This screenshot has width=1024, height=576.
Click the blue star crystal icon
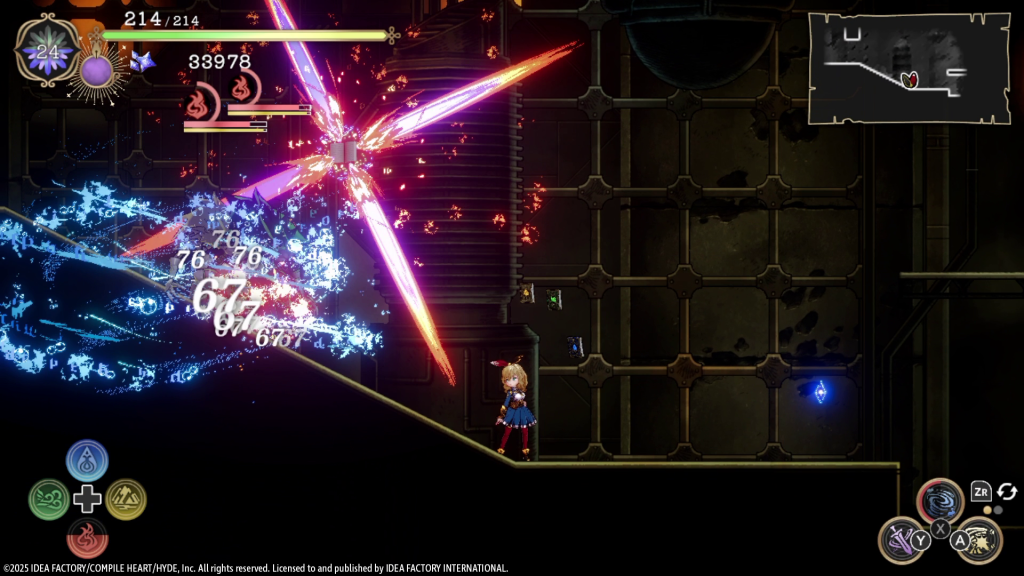click(x=142, y=61)
